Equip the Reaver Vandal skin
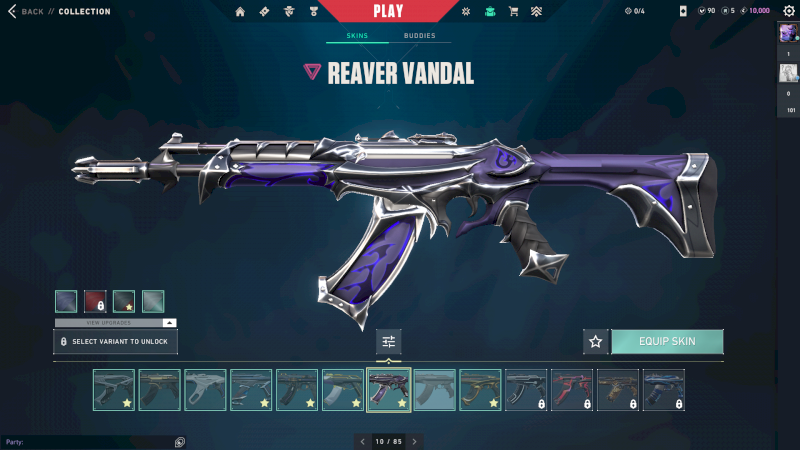 (667, 342)
